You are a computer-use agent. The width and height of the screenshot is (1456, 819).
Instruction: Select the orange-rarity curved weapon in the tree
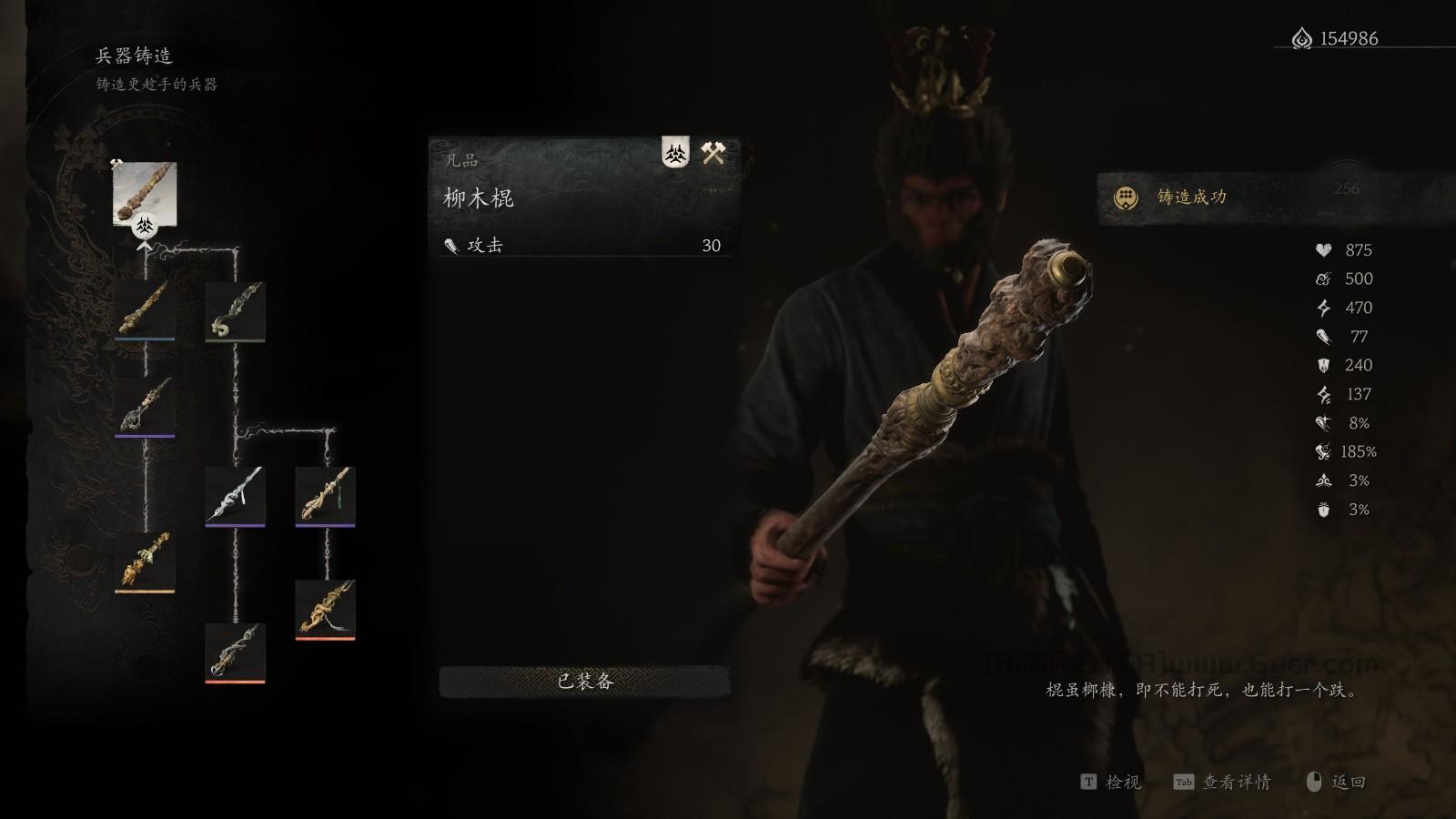(323, 605)
